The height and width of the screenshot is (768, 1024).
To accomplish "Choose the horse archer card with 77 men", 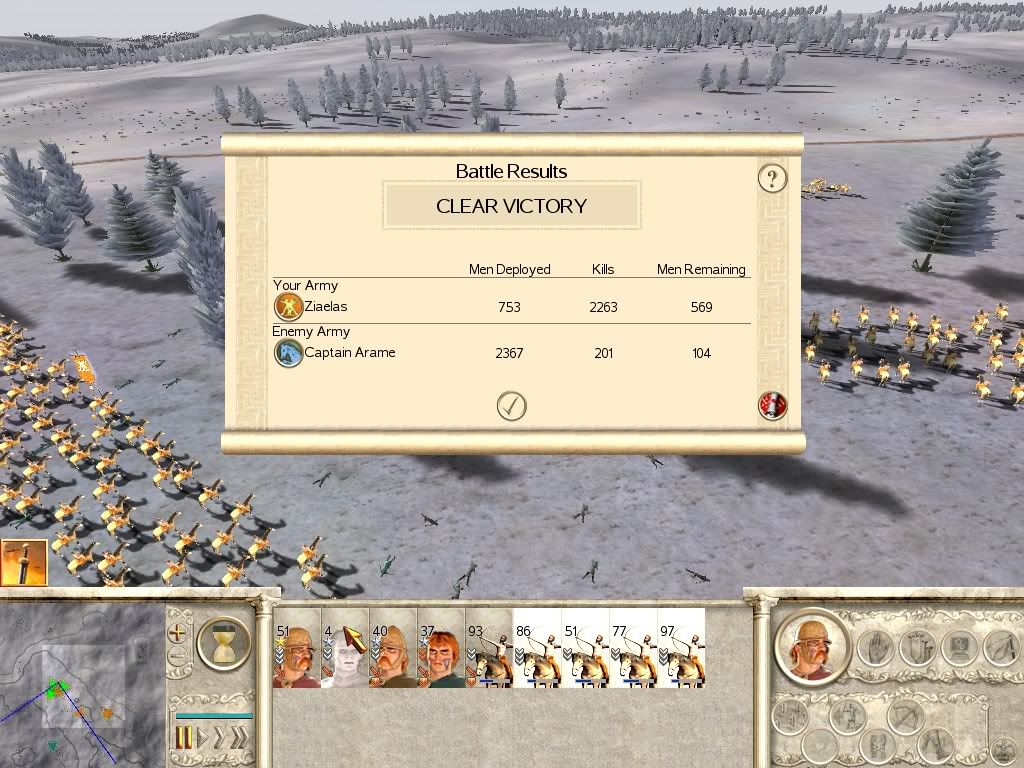I will (x=633, y=648).
